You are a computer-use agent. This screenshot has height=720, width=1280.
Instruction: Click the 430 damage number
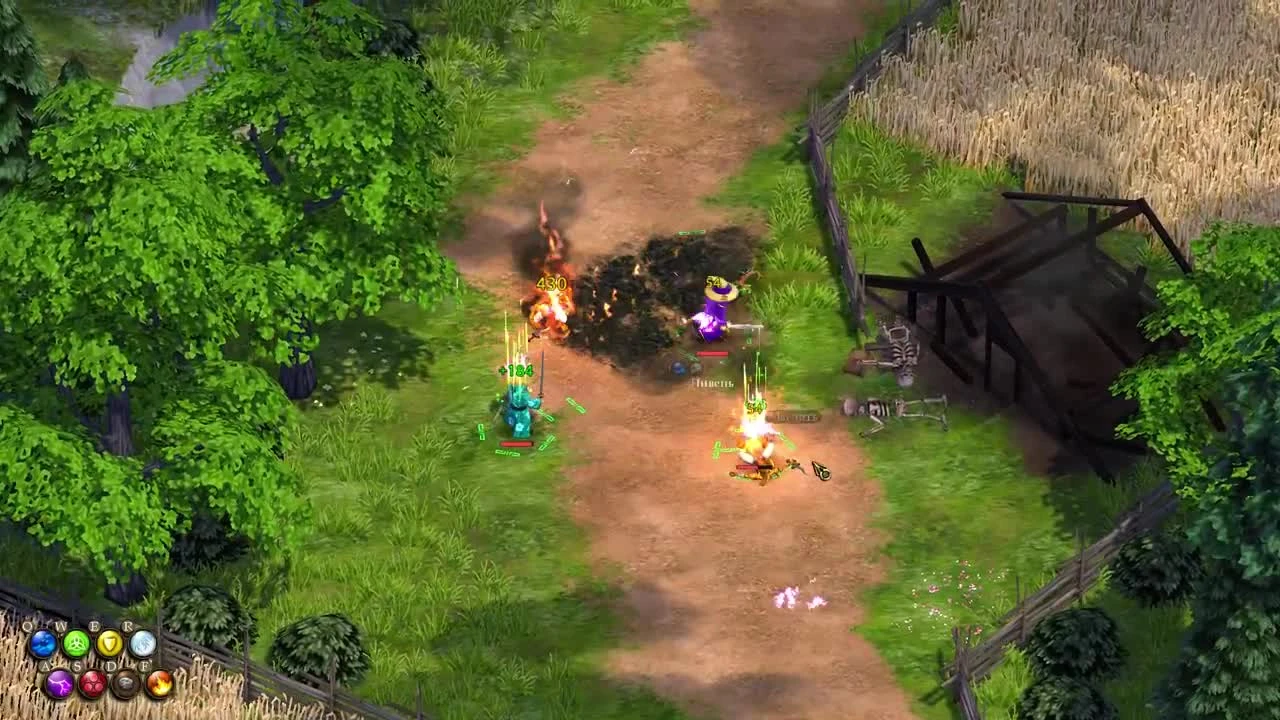coord(551,284)
